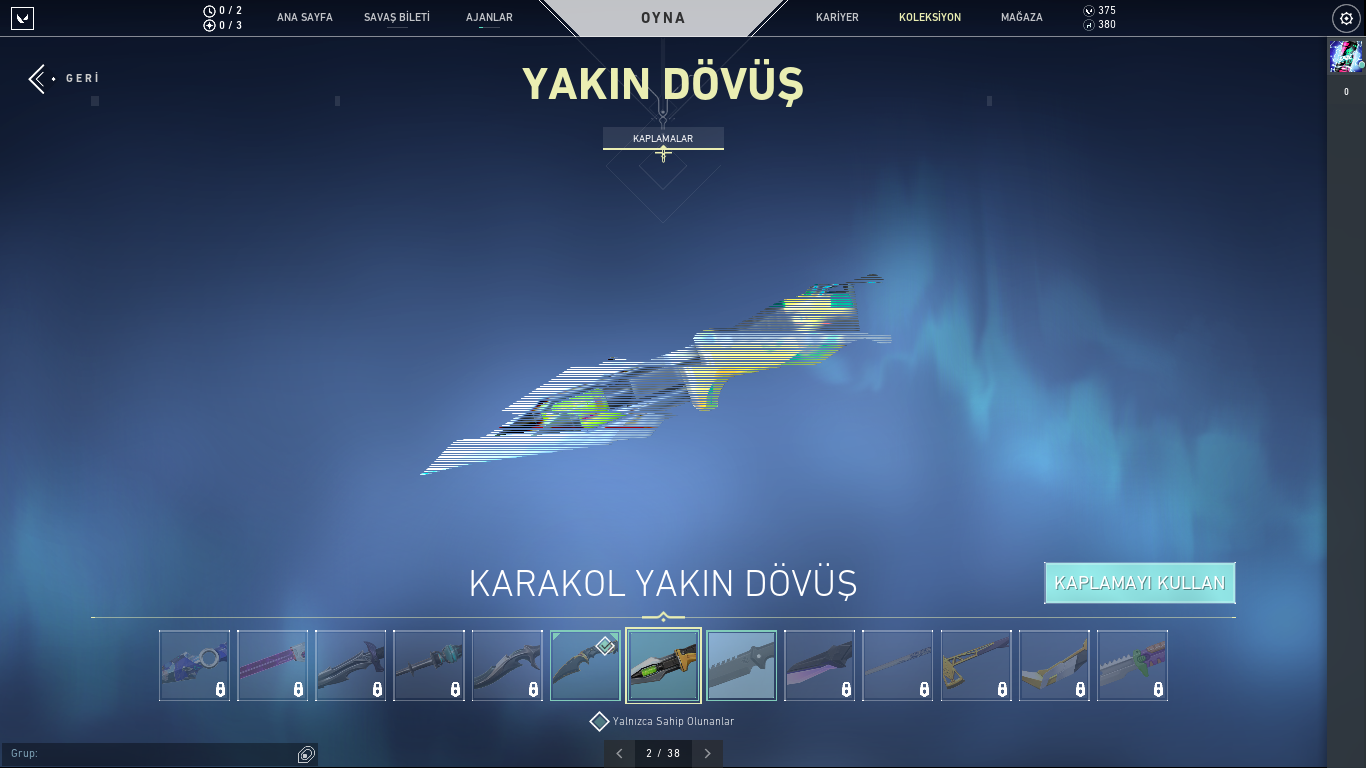Image resolution: width=1366 pixels, height=768 pixels.
Task: Open settings via the gear icon
Action: (1345, 17)
